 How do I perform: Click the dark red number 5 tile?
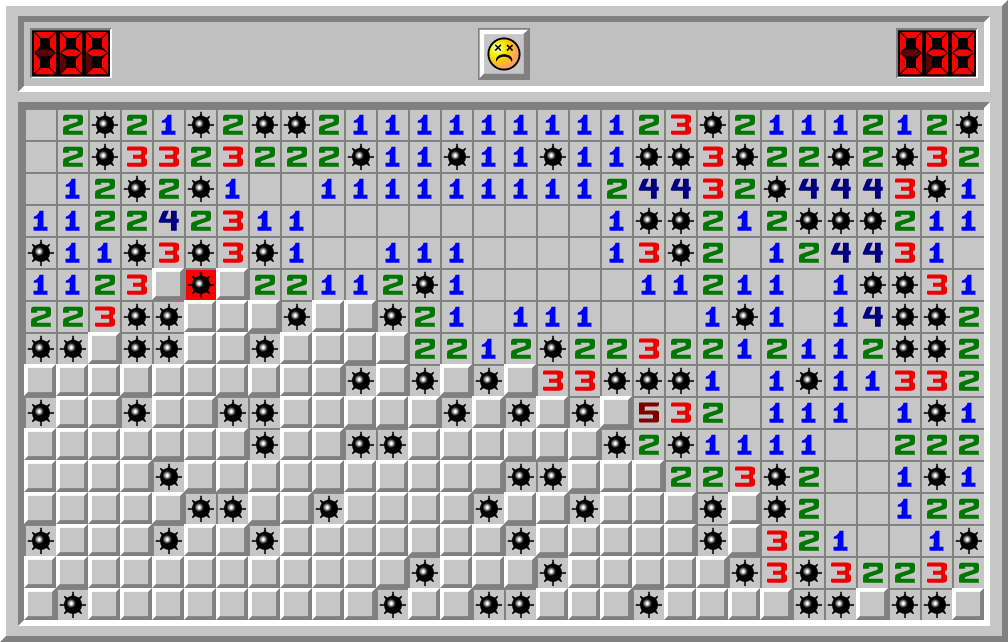[x=649, y=413]
